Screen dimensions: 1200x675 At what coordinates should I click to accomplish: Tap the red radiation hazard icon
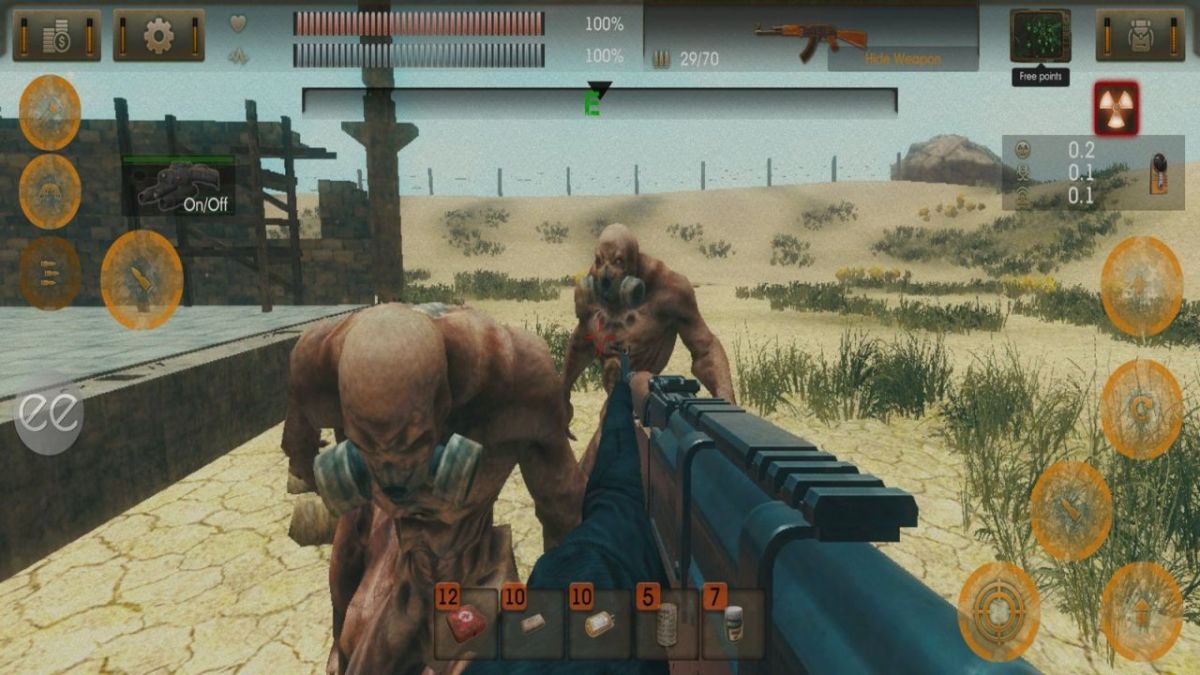1116,108
